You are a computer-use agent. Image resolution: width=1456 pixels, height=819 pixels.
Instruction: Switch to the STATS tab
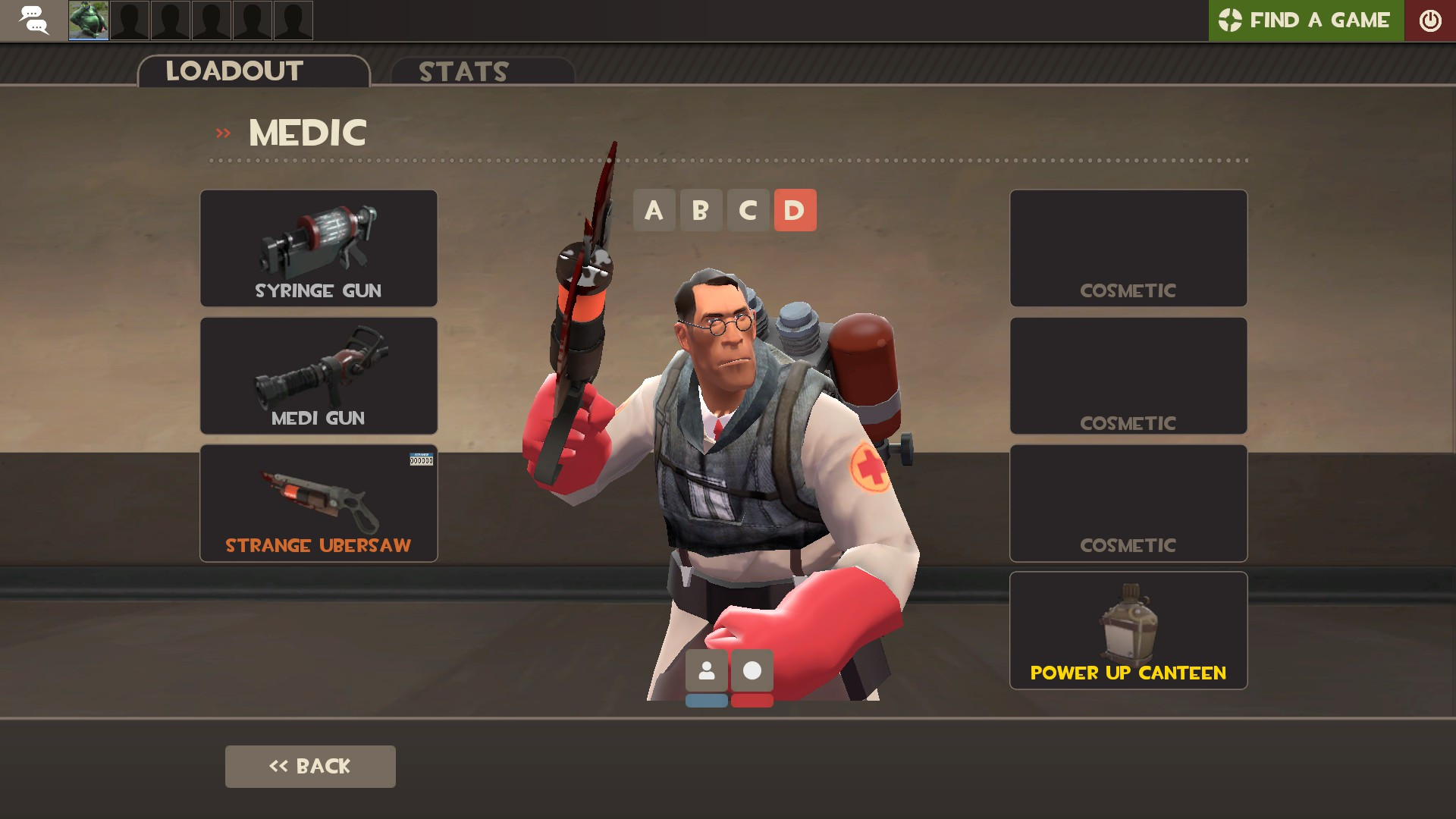463,72
